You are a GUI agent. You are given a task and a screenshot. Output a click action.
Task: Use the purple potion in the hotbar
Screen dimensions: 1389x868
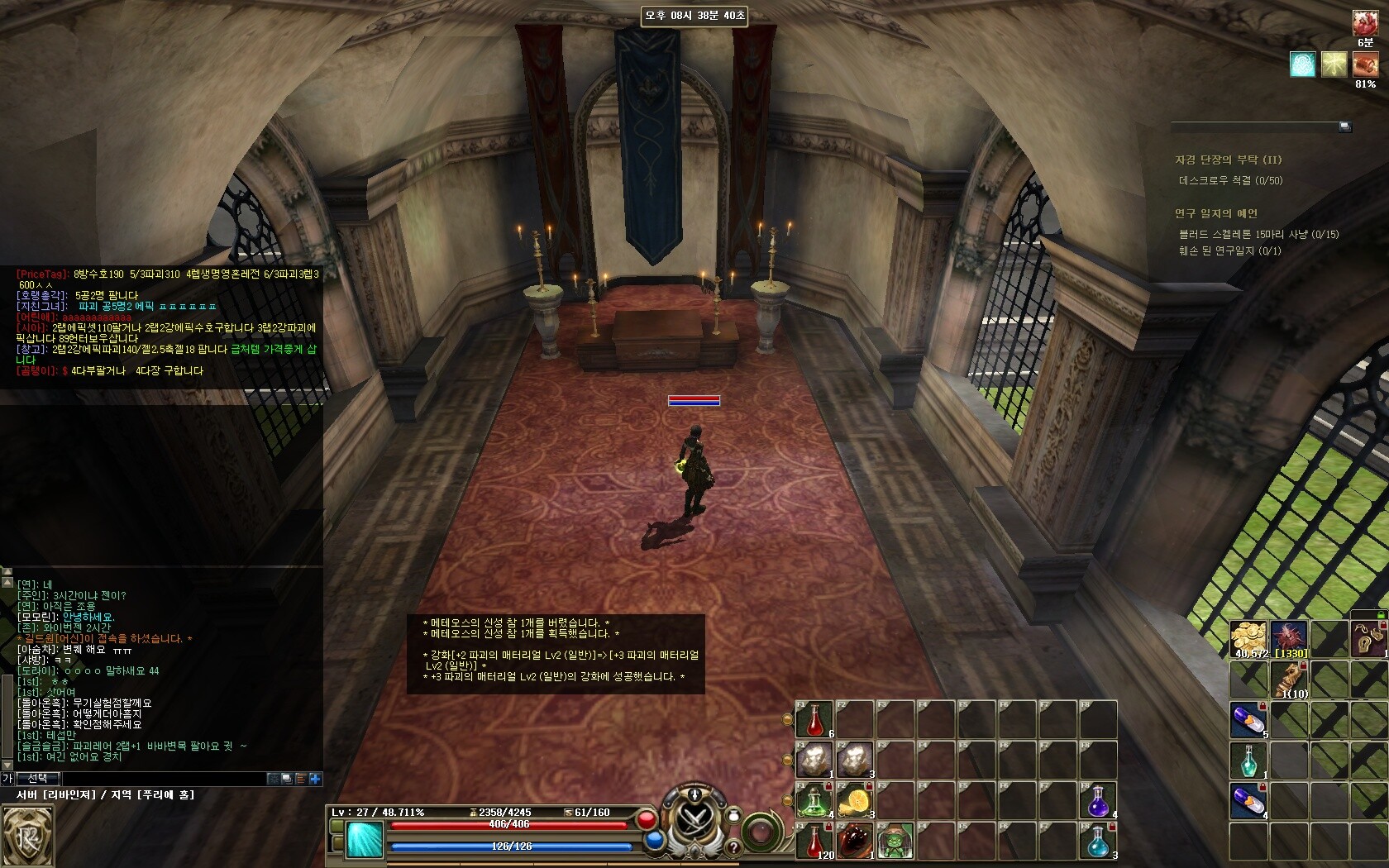[1098, 801]
